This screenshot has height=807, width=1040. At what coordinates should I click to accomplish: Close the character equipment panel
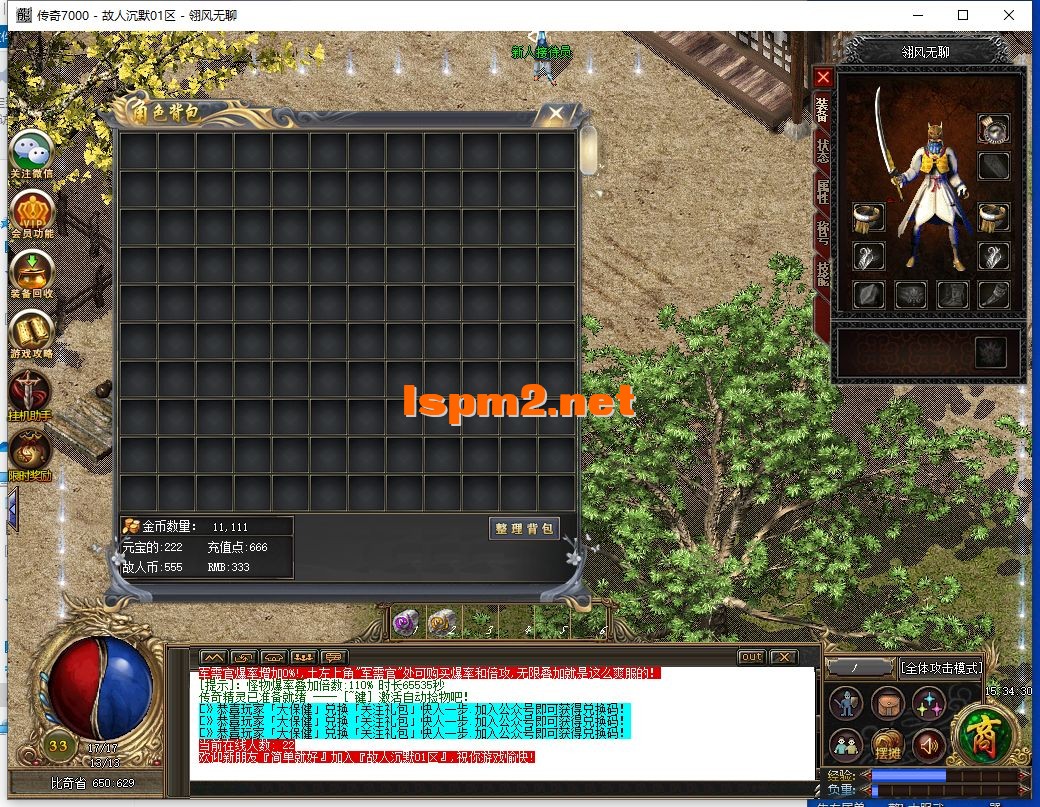click(823, 77)
